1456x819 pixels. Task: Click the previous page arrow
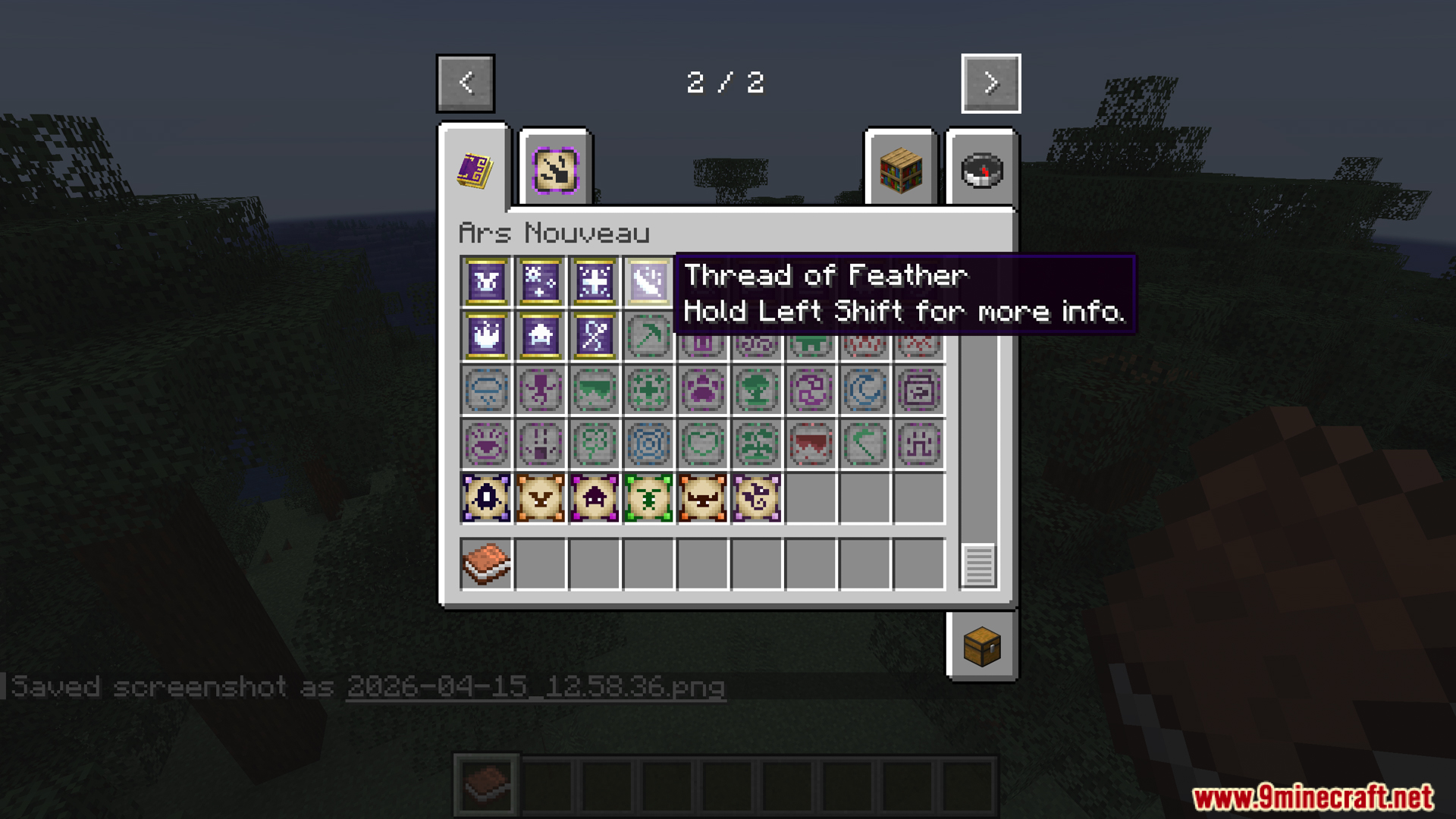[466, 83]
